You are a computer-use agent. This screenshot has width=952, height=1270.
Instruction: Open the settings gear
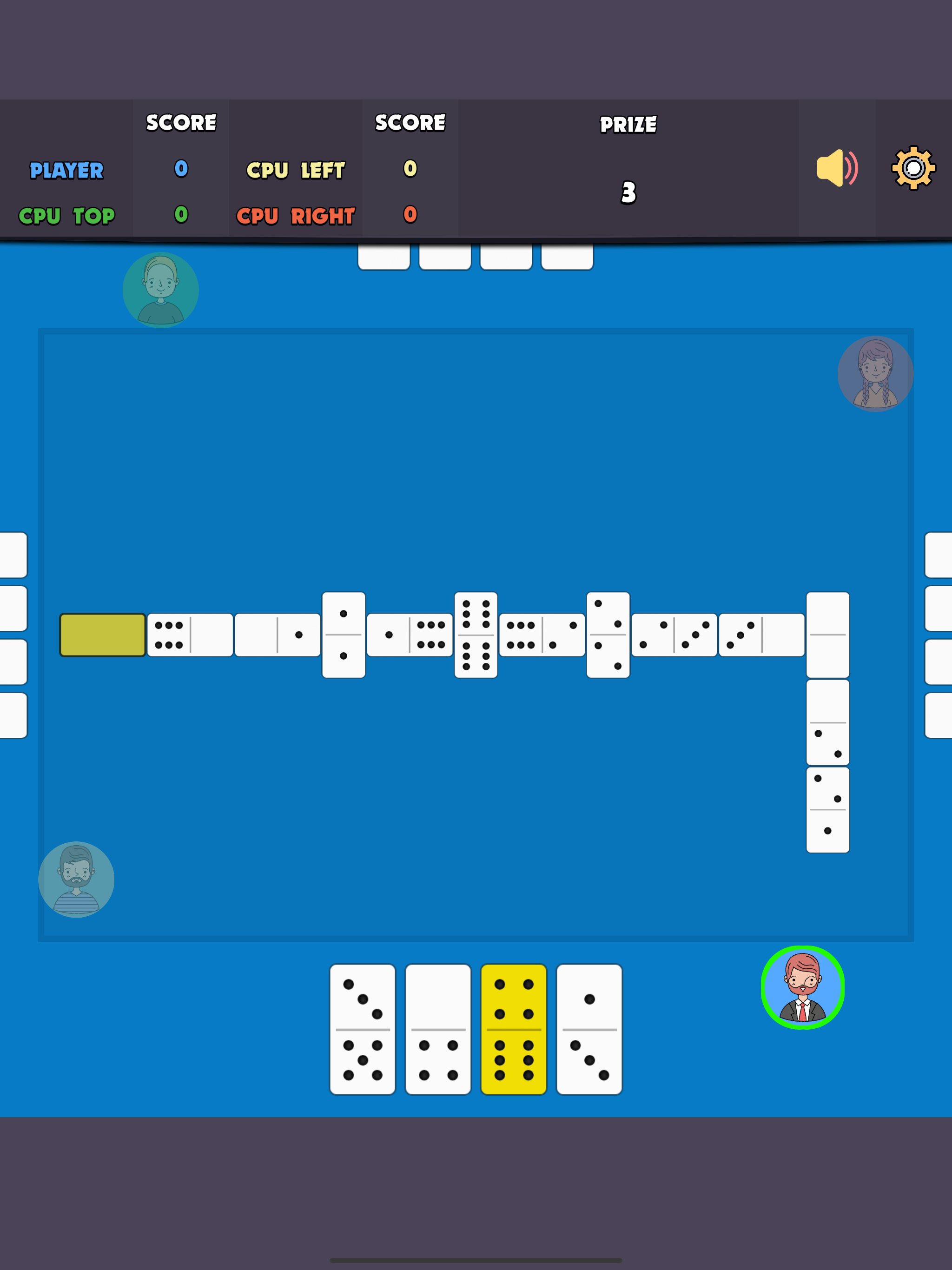914,168
